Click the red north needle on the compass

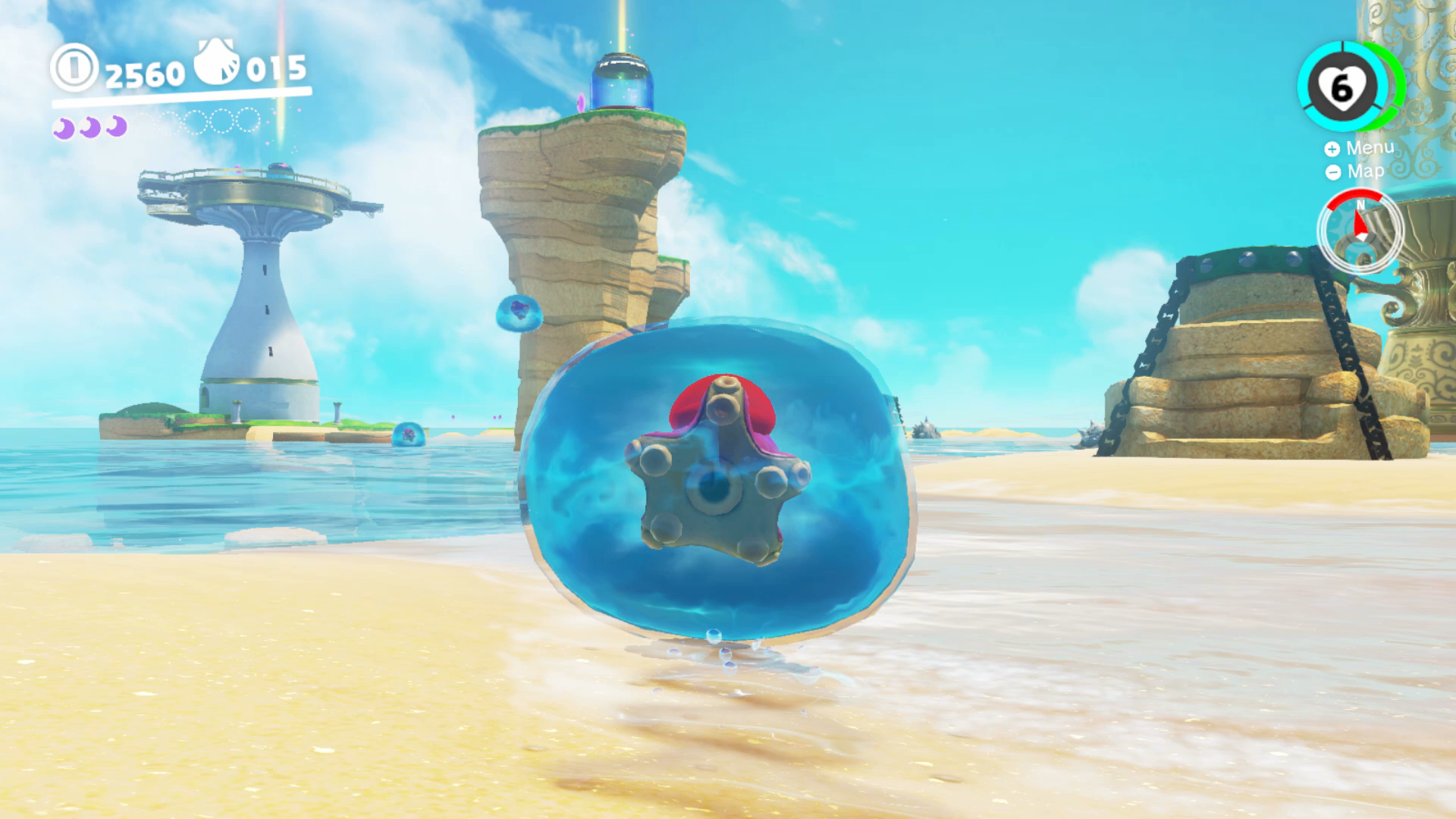(x=1360, y=221)
